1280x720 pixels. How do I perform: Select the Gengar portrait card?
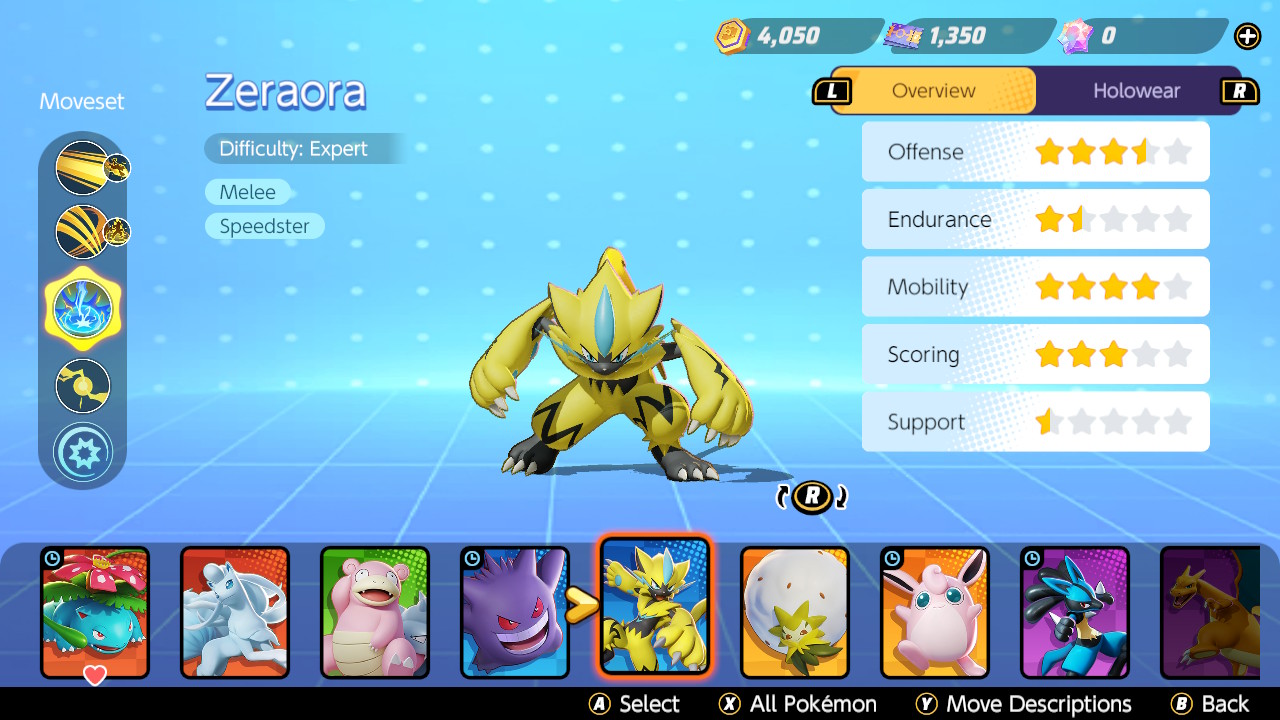(515, 611)
